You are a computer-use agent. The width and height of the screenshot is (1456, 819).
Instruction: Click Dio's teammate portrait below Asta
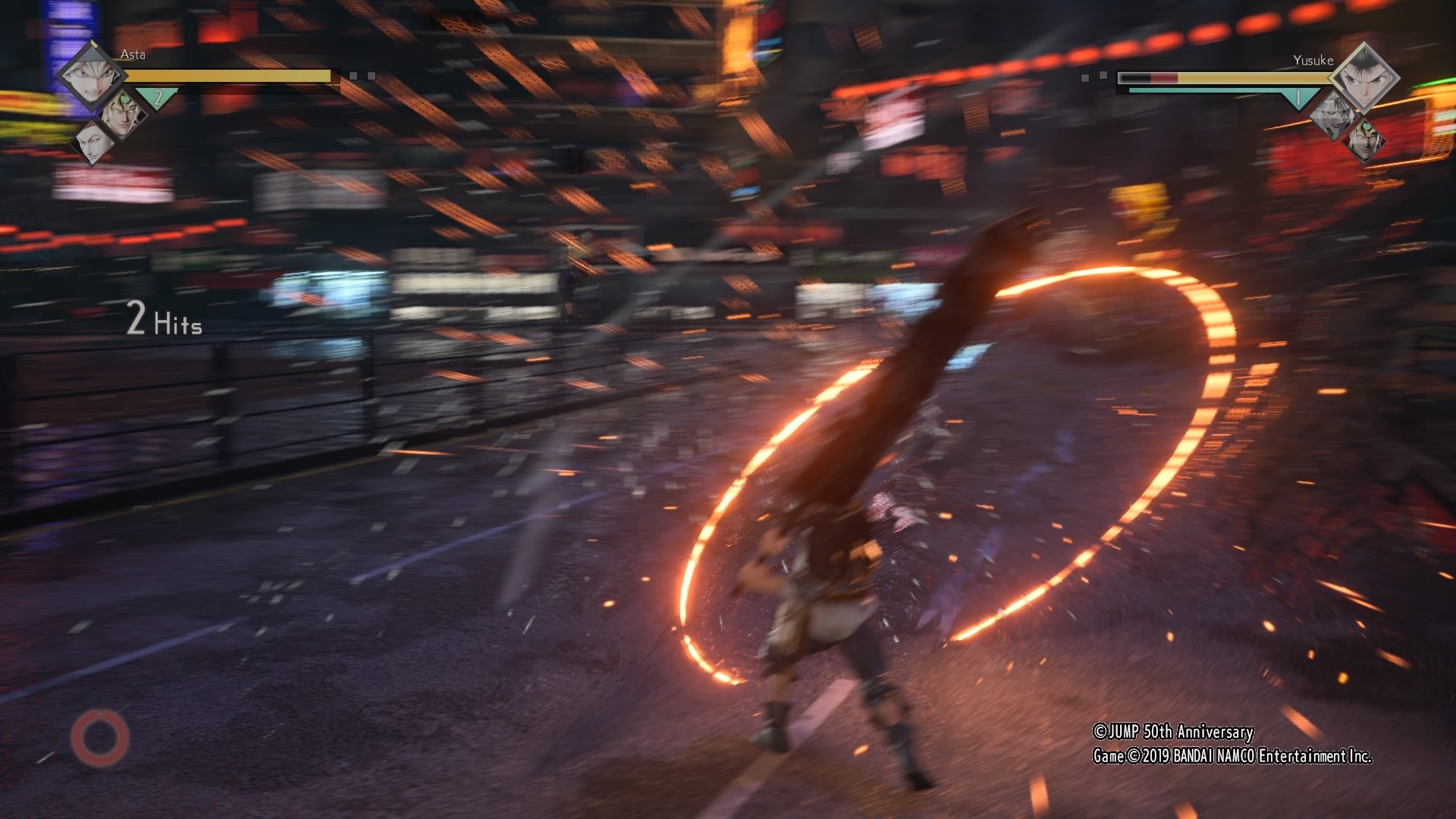point(124,115)
